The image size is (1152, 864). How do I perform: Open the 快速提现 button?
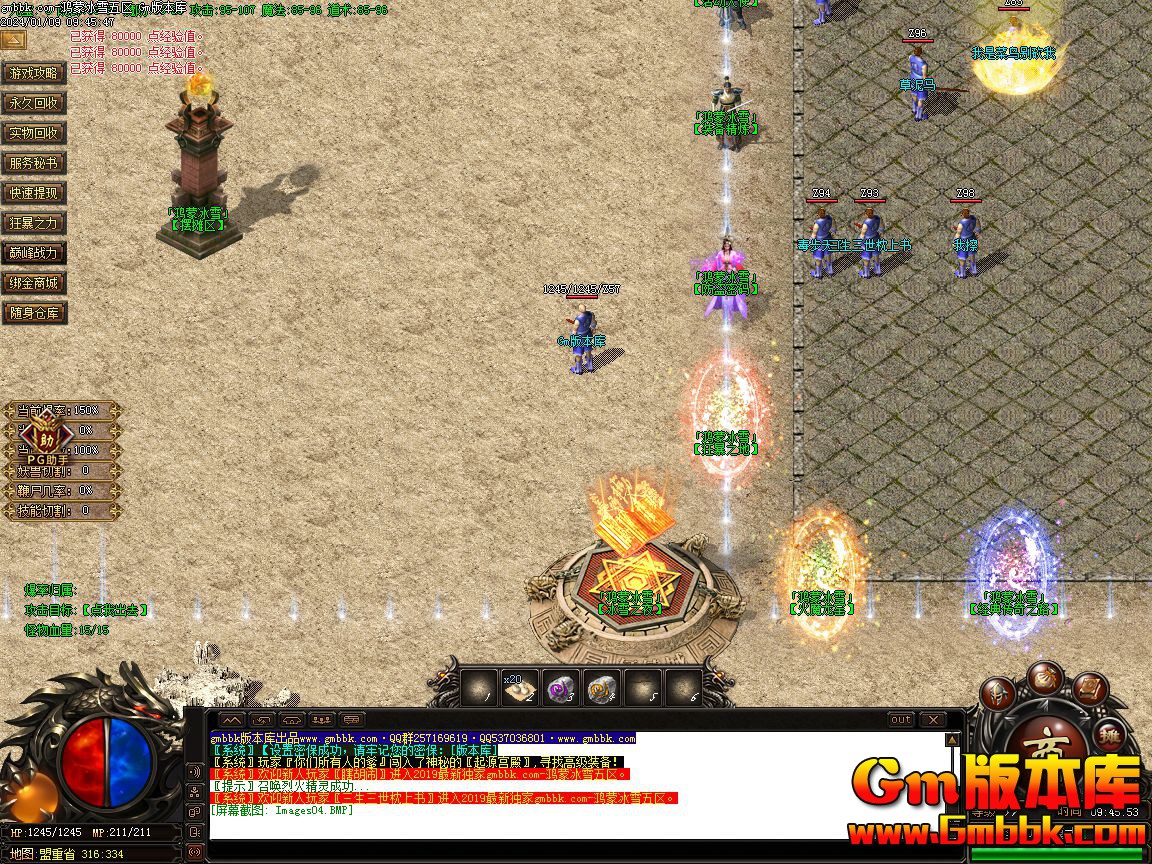pyautogui.click(x=35, y=193)
